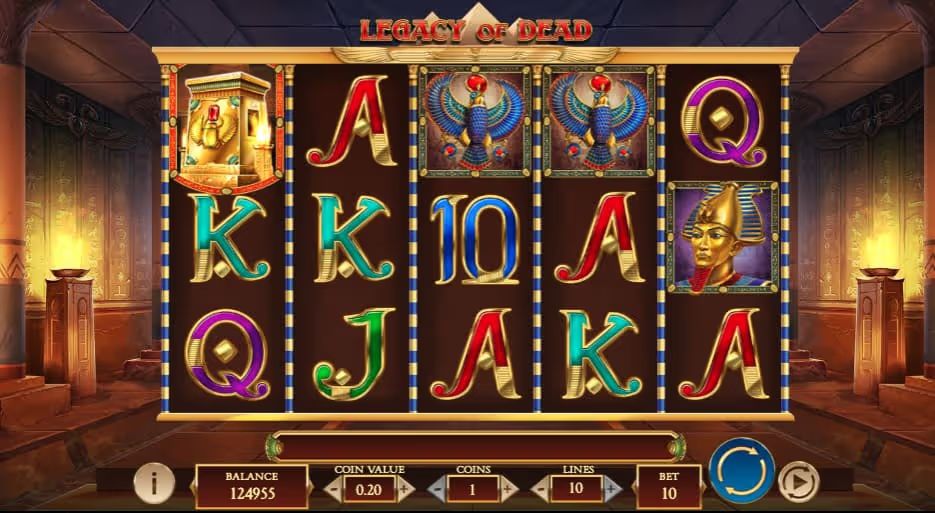Screen dimensions: 935x513
Task: Lower the number of coins
Action: (x=435, y=489)
